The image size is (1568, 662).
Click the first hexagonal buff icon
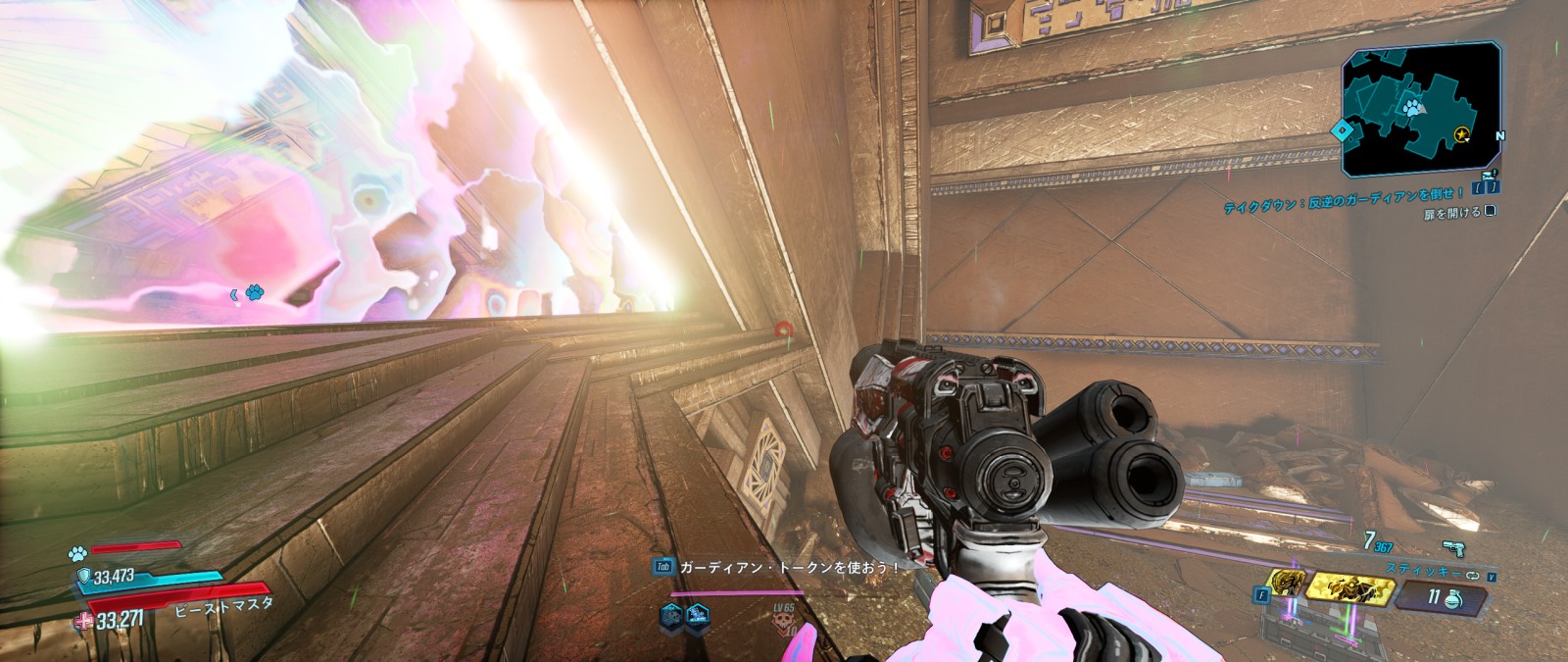[671, 616]
